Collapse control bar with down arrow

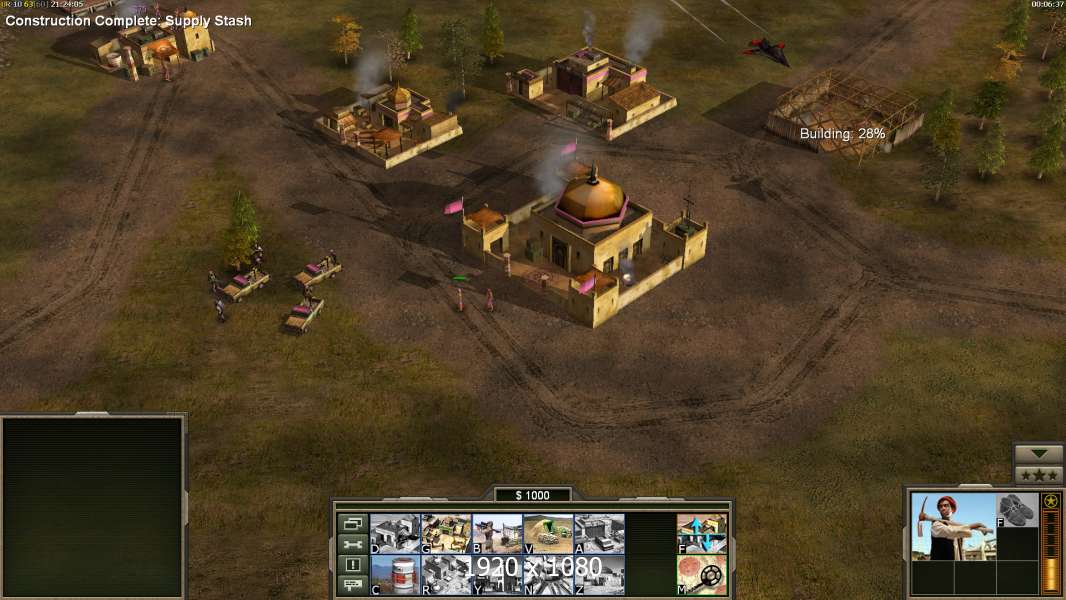tap(1039, 454)
